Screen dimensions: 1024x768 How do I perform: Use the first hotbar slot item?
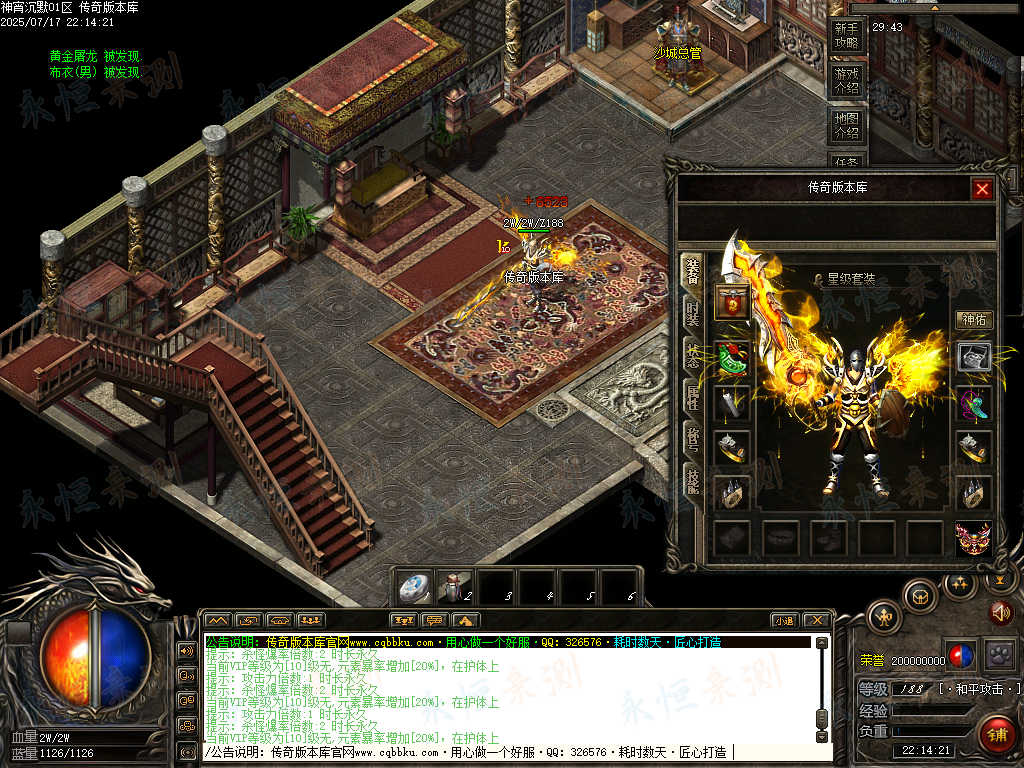(415, 587)
